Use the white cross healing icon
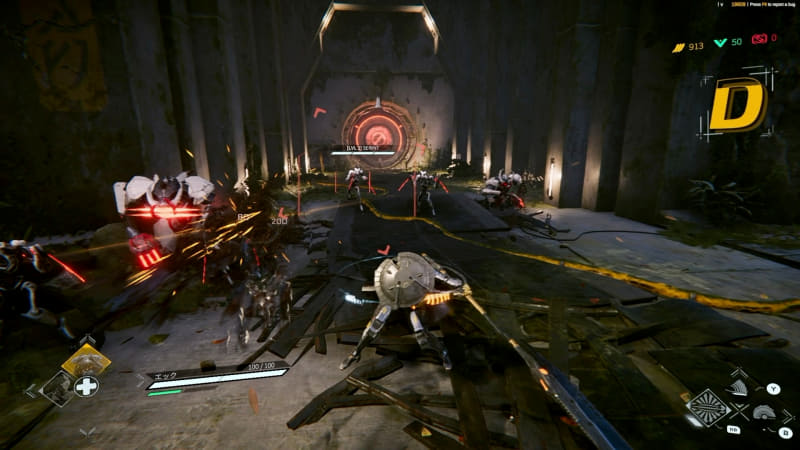Viewport: 800px width, 450px height. click(x=87, y=387)
